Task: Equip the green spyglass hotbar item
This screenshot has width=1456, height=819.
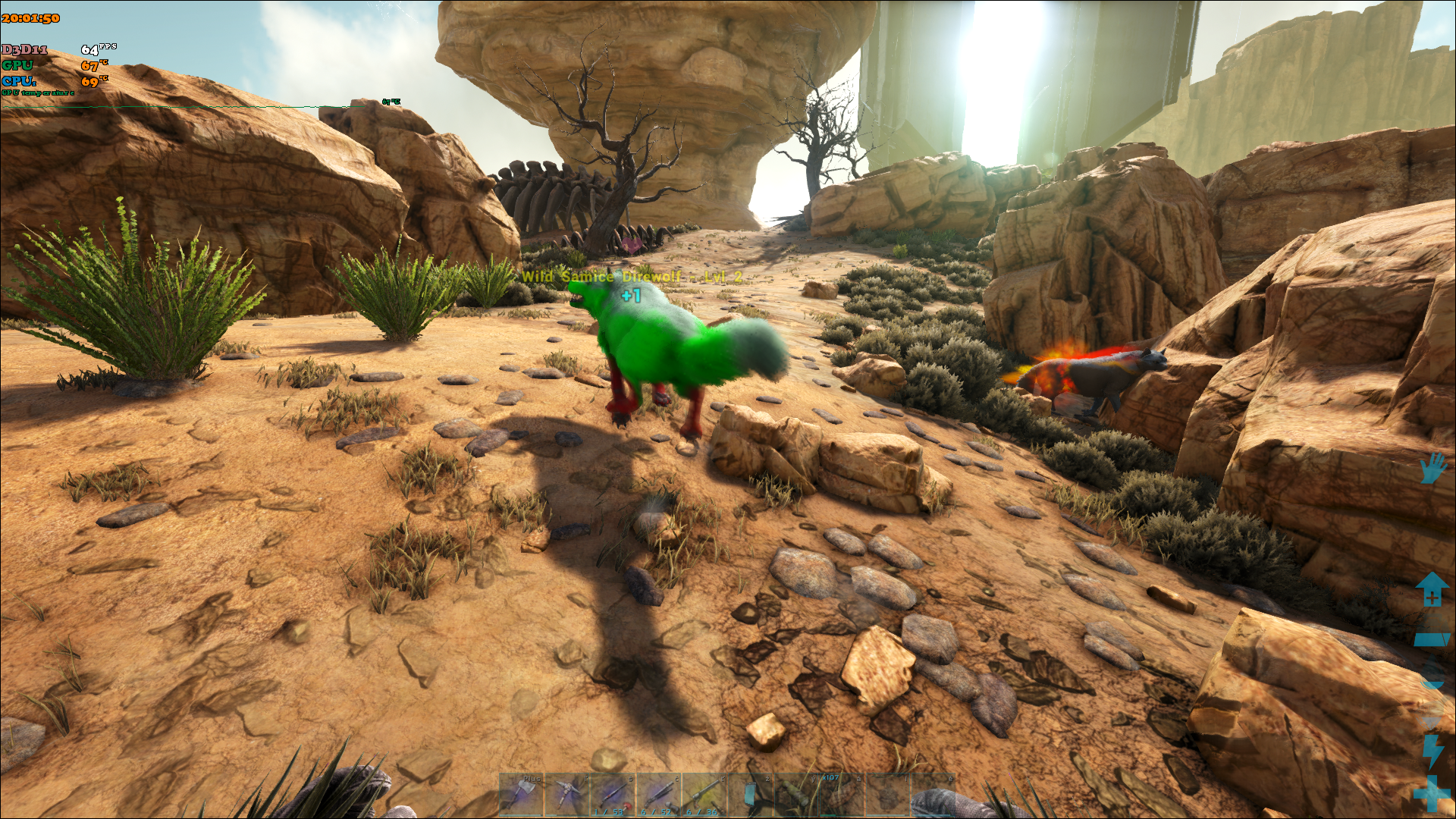Action: tap(795, 795)
